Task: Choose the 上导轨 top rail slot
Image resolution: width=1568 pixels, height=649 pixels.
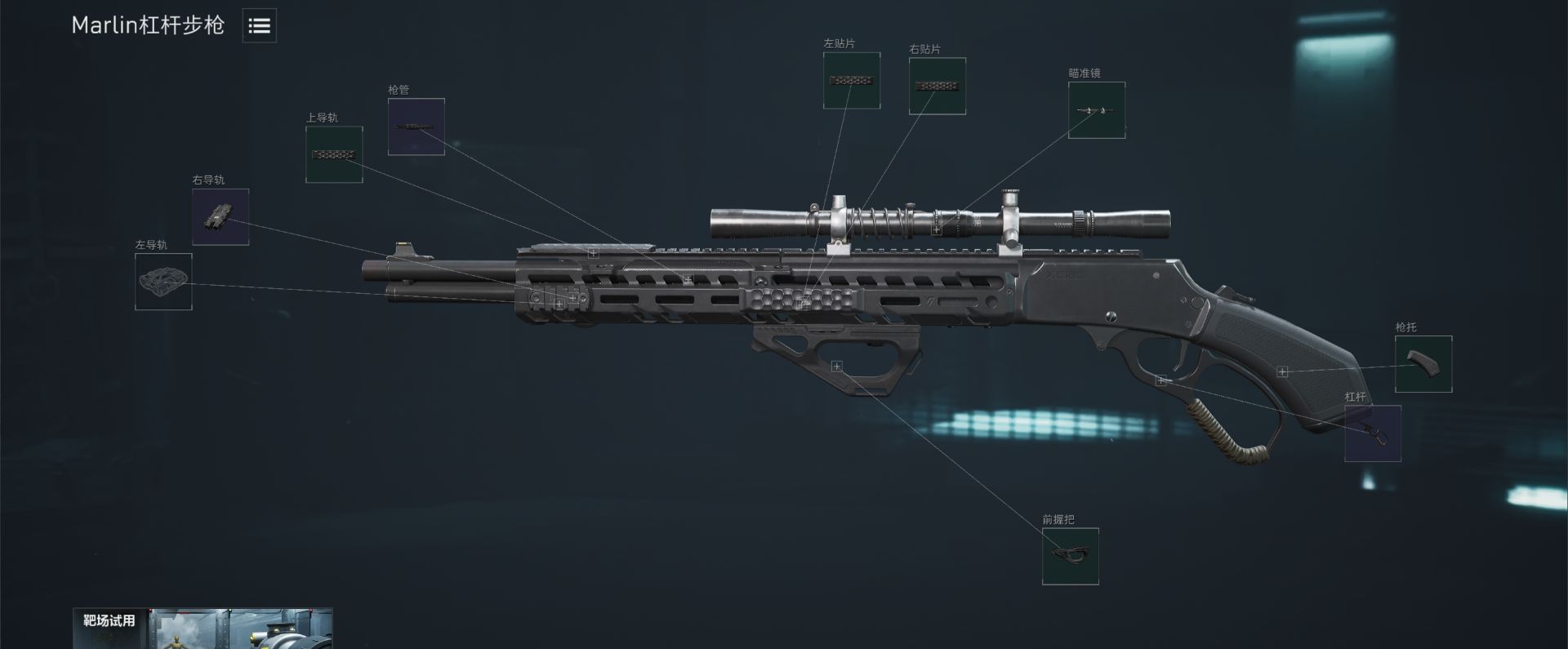Action: [x=334, y=154]
